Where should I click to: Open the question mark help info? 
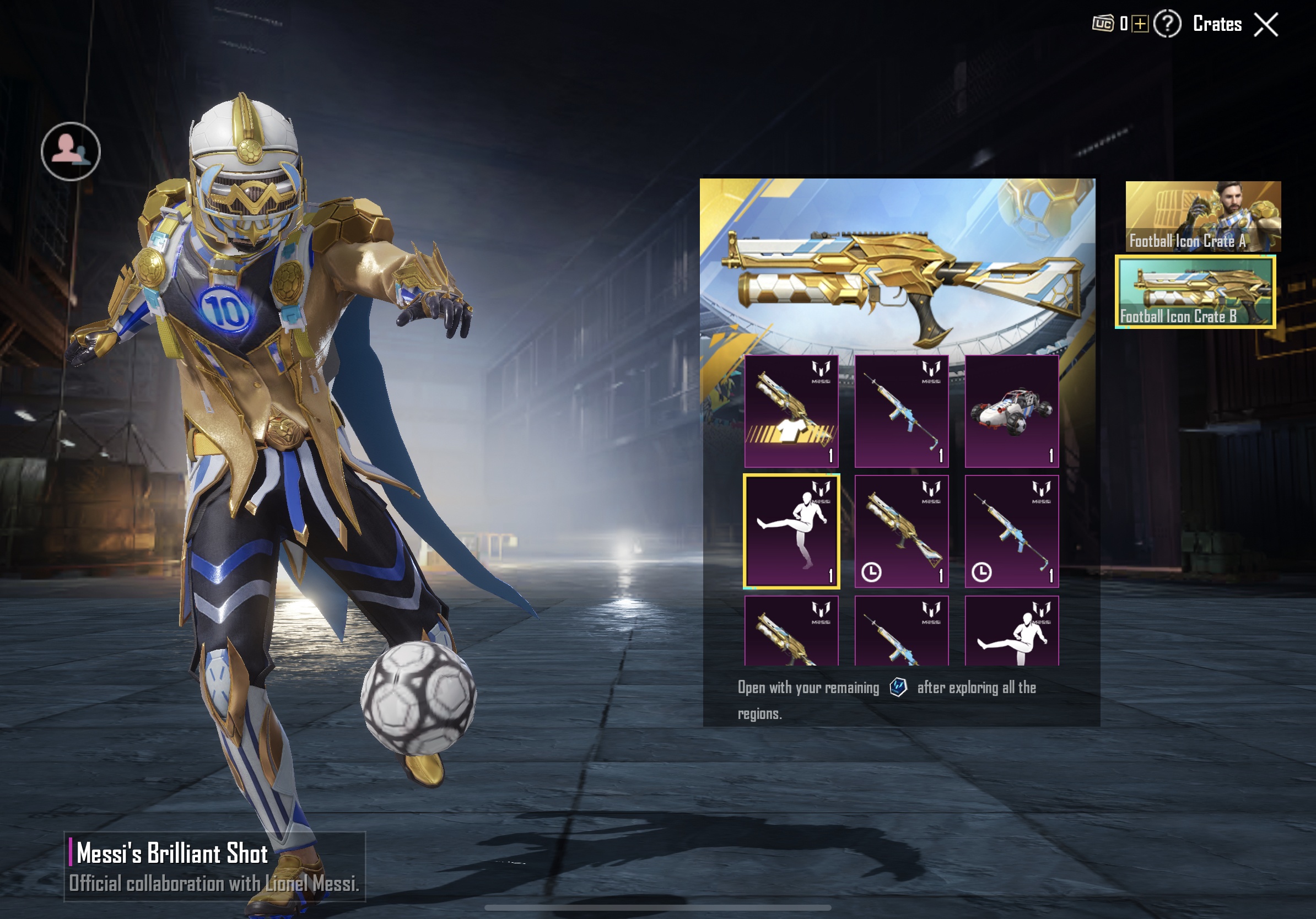1167,24
